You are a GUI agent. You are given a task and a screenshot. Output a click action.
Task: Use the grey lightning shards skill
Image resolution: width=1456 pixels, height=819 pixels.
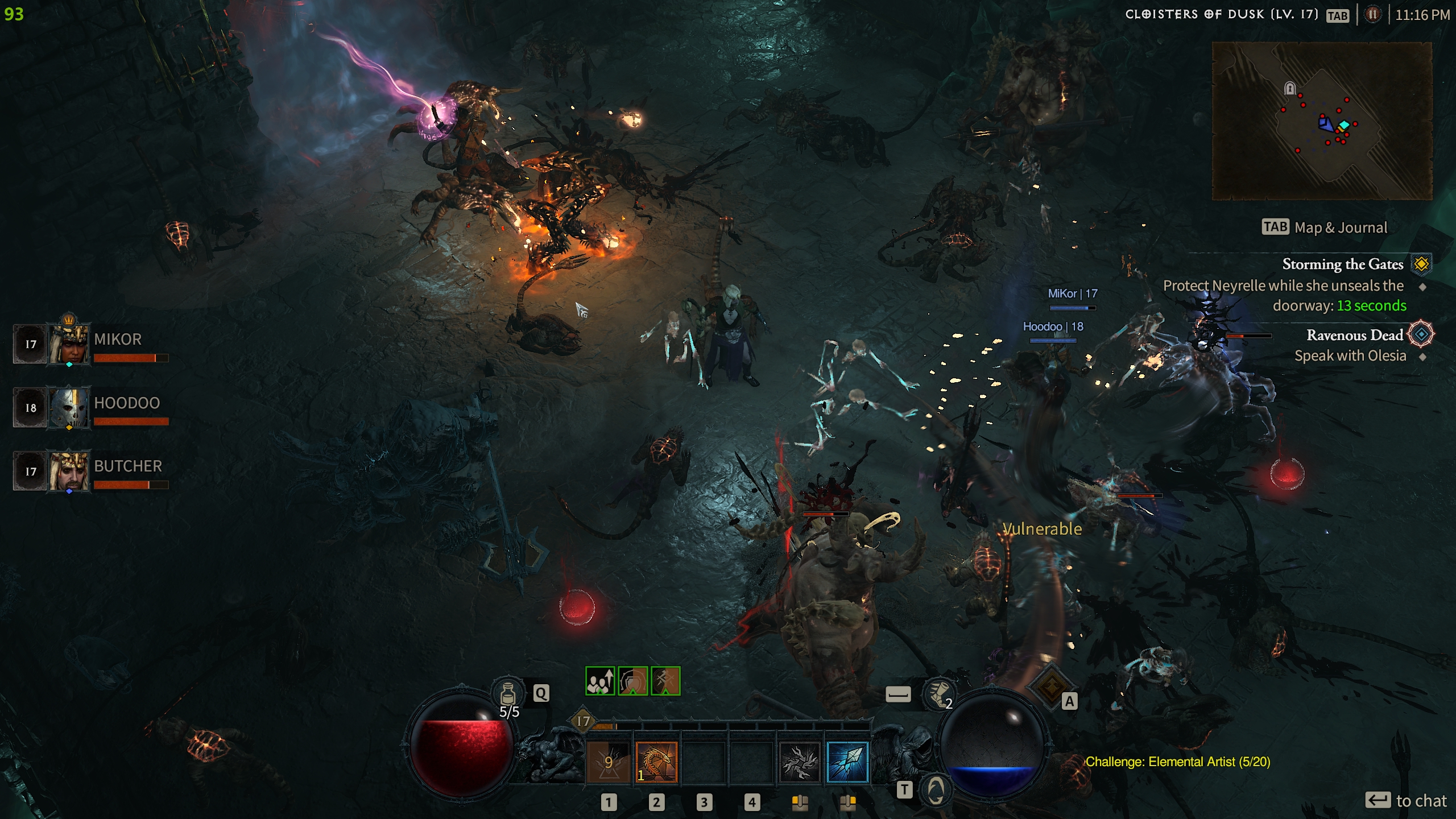(x=800, y=762)
